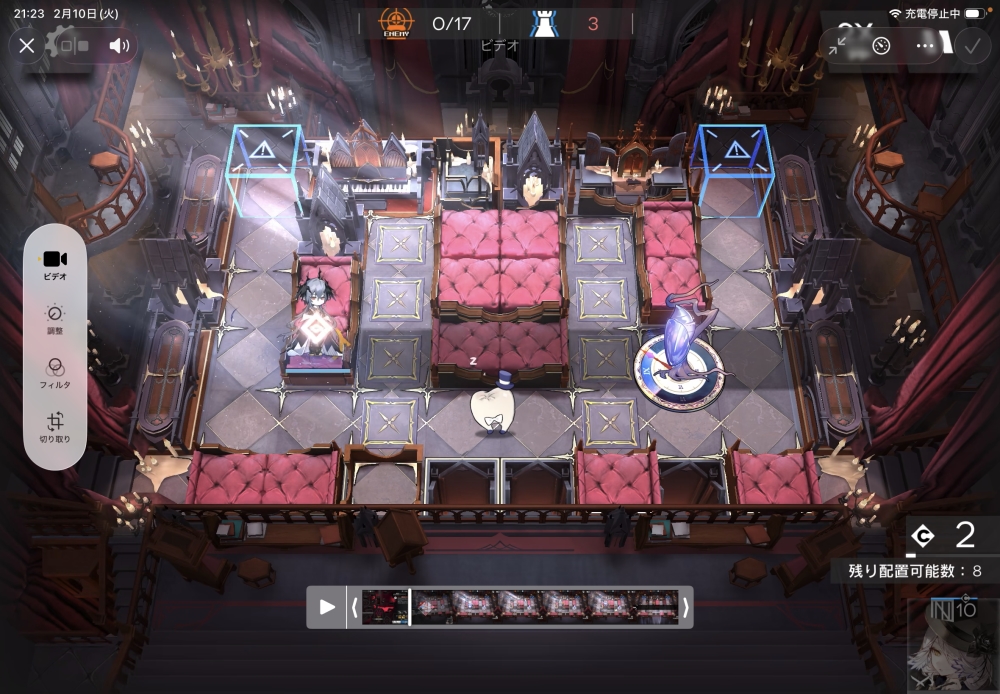Screen dimensions: 1000x694
Task: Play the video clip in the timeline
Action: pyautogui.click(x=327, y=607)
